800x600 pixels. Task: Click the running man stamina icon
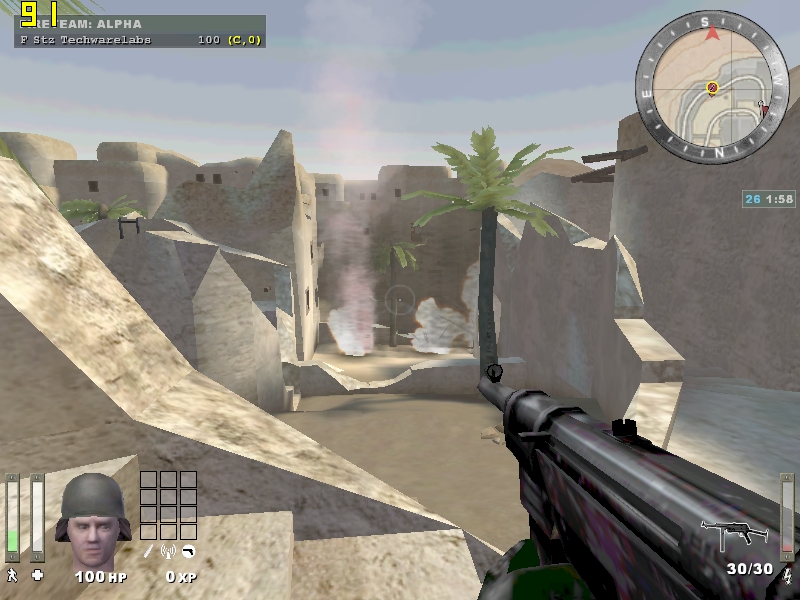13,575
